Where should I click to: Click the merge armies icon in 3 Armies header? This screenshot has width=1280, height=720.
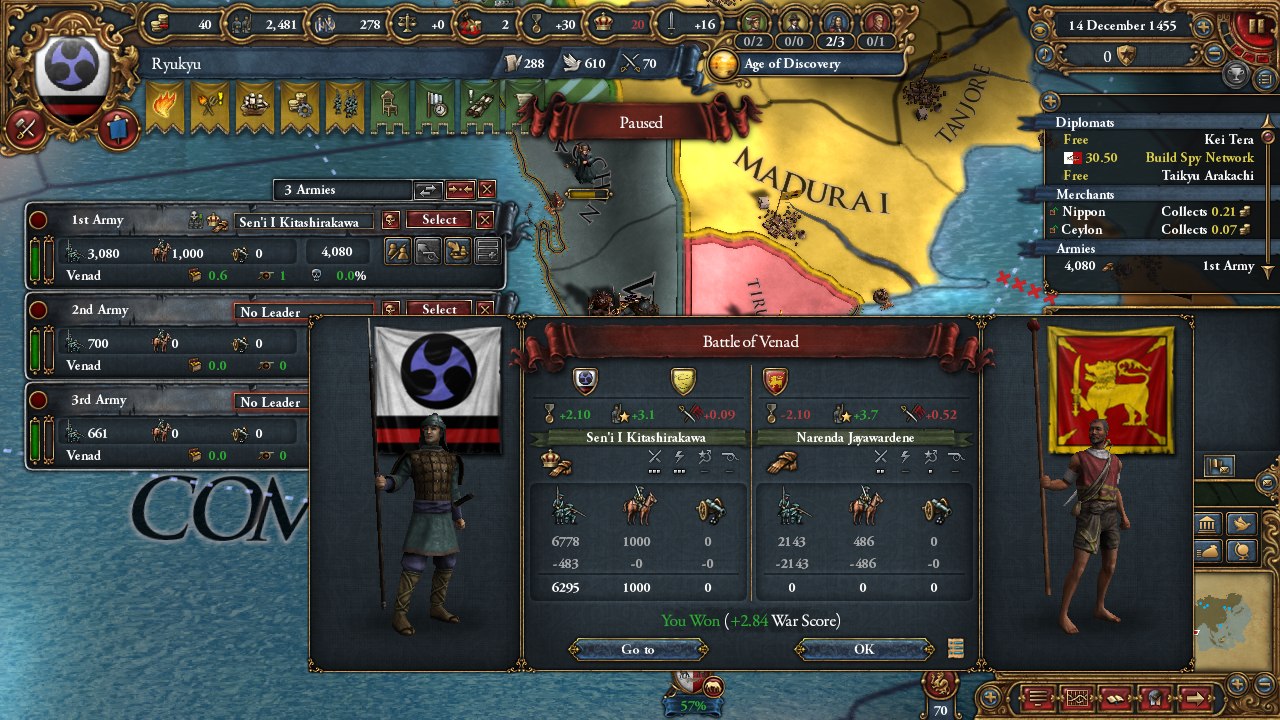[461, 189]
